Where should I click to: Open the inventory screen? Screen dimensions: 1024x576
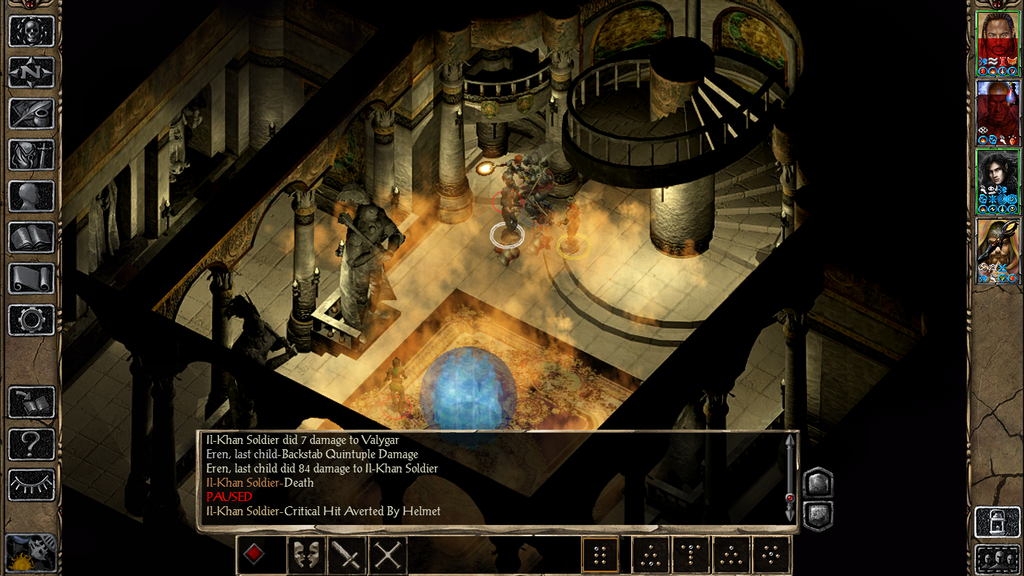(31, 155)
